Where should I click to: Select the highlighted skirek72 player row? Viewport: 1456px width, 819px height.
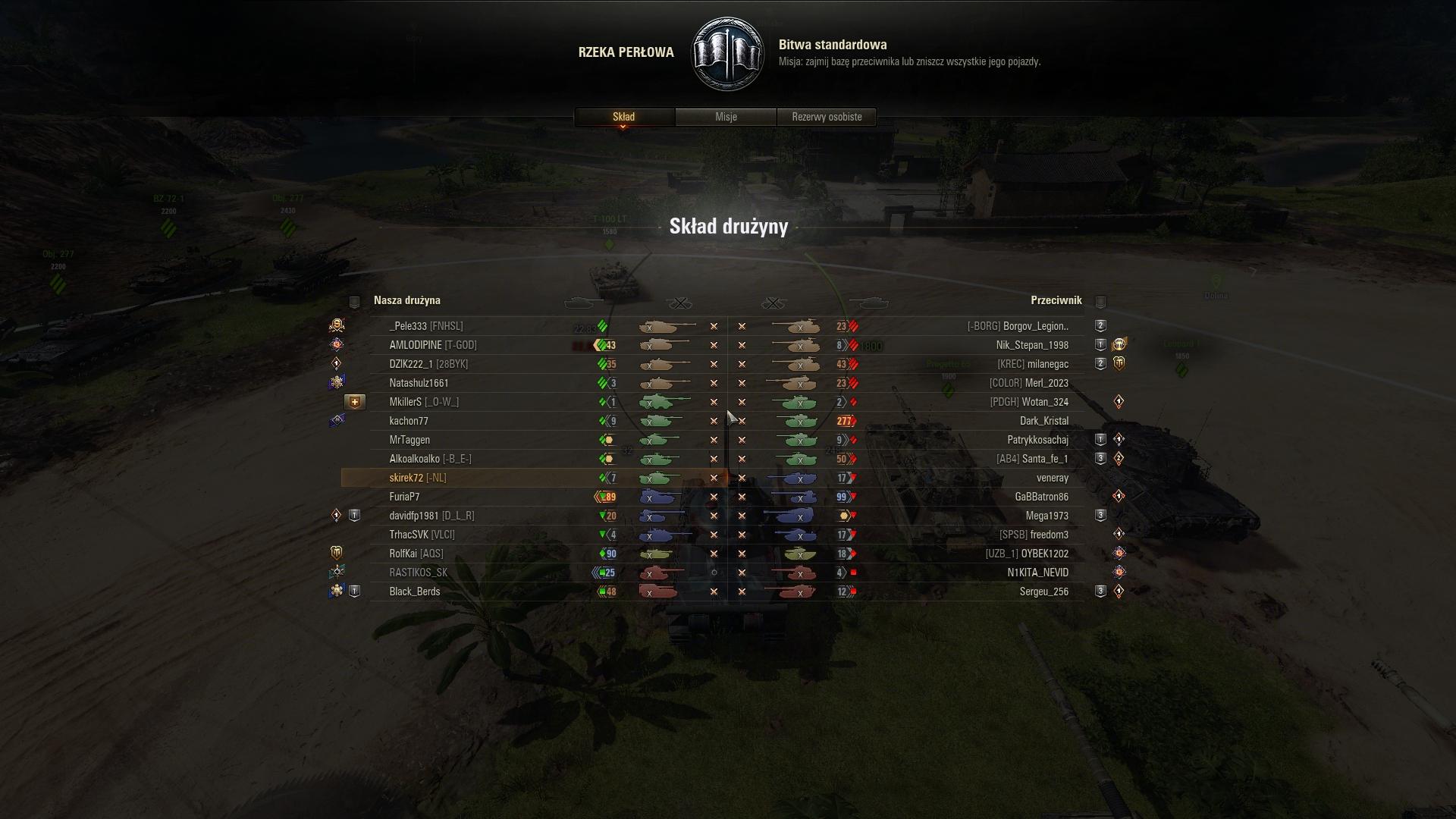417,478
